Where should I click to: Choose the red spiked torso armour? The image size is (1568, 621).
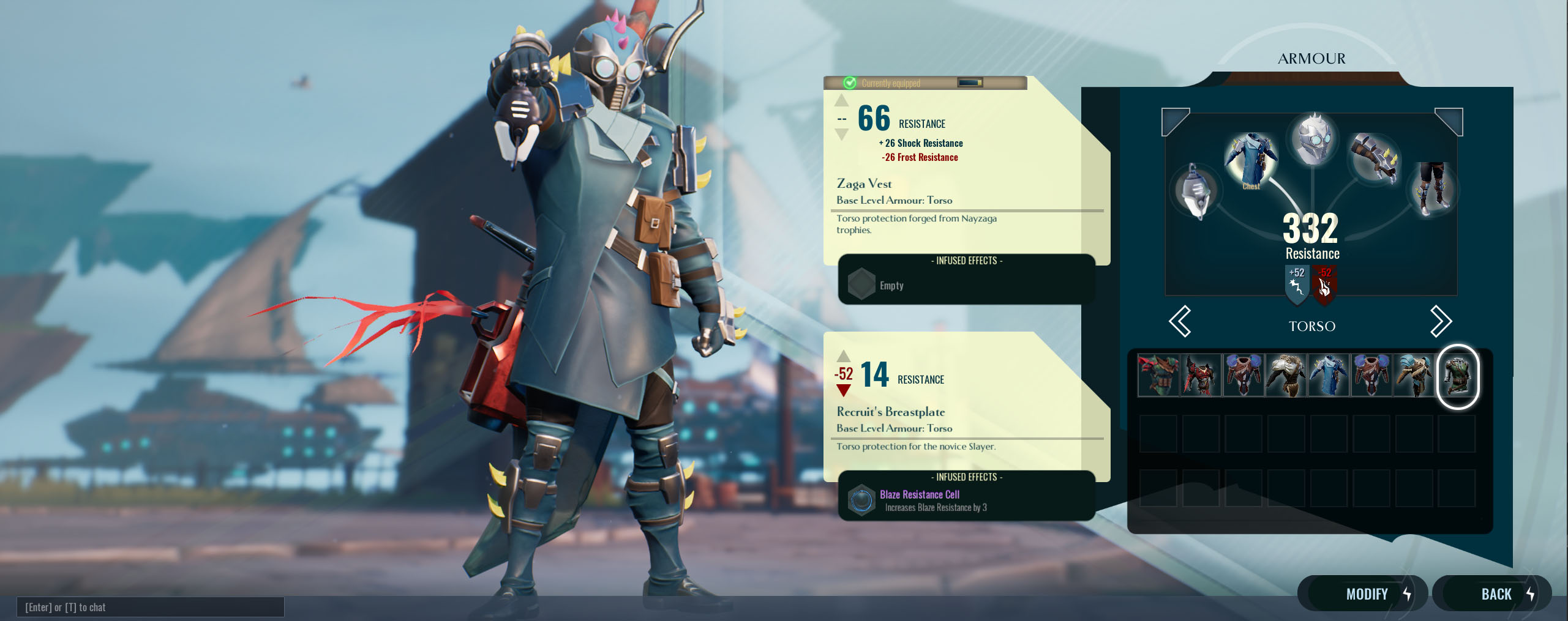[x=1200, y=376]
